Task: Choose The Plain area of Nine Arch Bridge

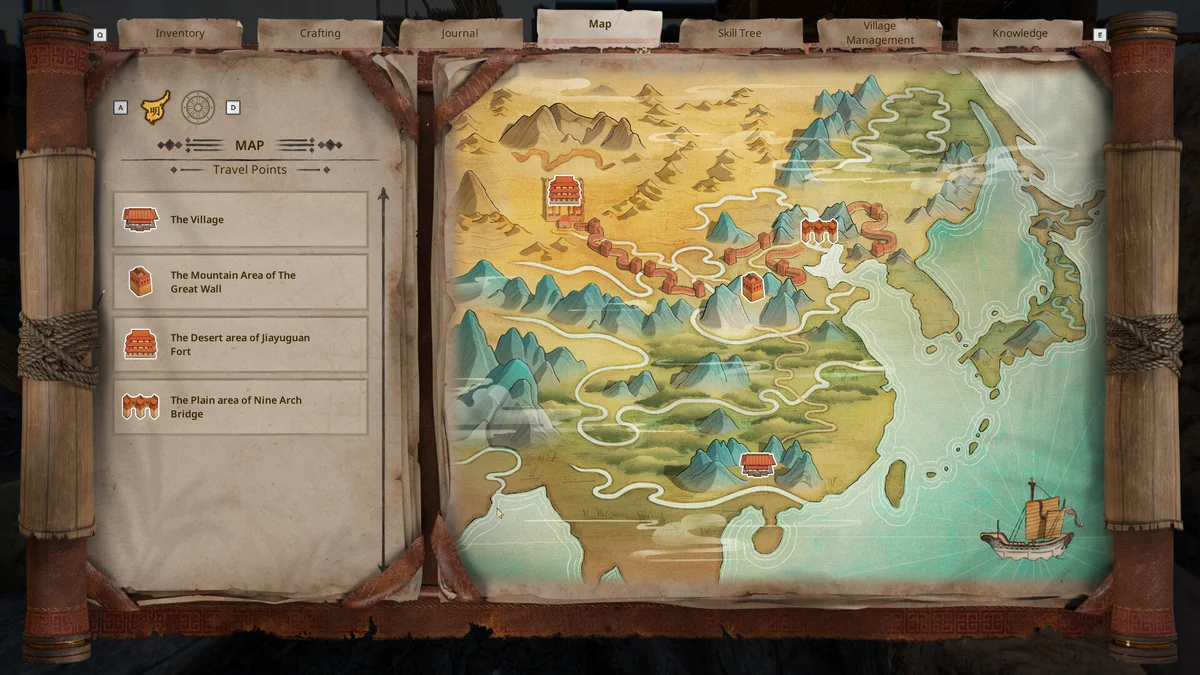Action: point(240,407)
